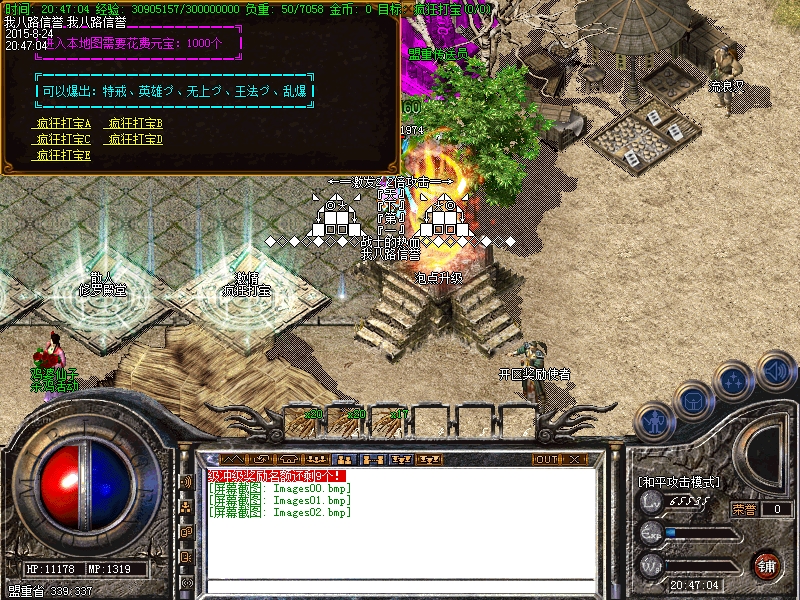Enter the 疯狂打宝E map link
Screen dimensions: 800x600
63,155
